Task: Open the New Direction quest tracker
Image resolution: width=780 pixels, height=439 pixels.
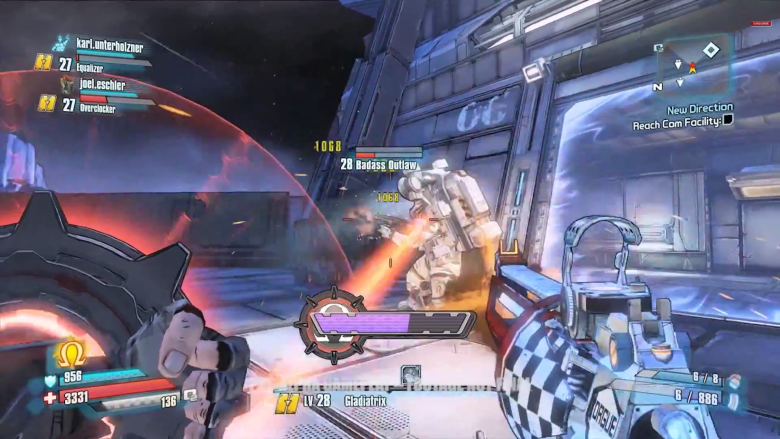Action: (x=699, y=108)
